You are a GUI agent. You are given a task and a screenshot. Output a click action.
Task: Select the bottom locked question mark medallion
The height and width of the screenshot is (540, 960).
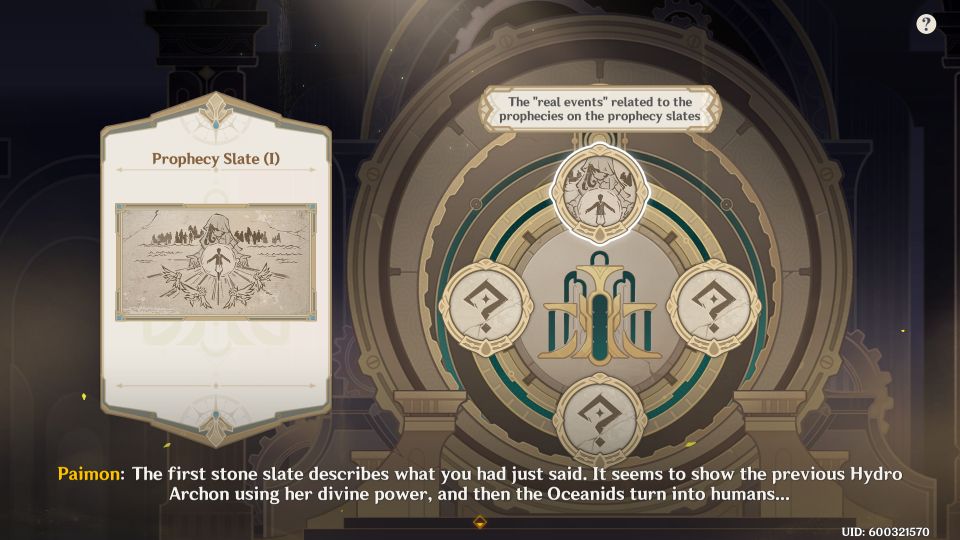click(601, 420)
